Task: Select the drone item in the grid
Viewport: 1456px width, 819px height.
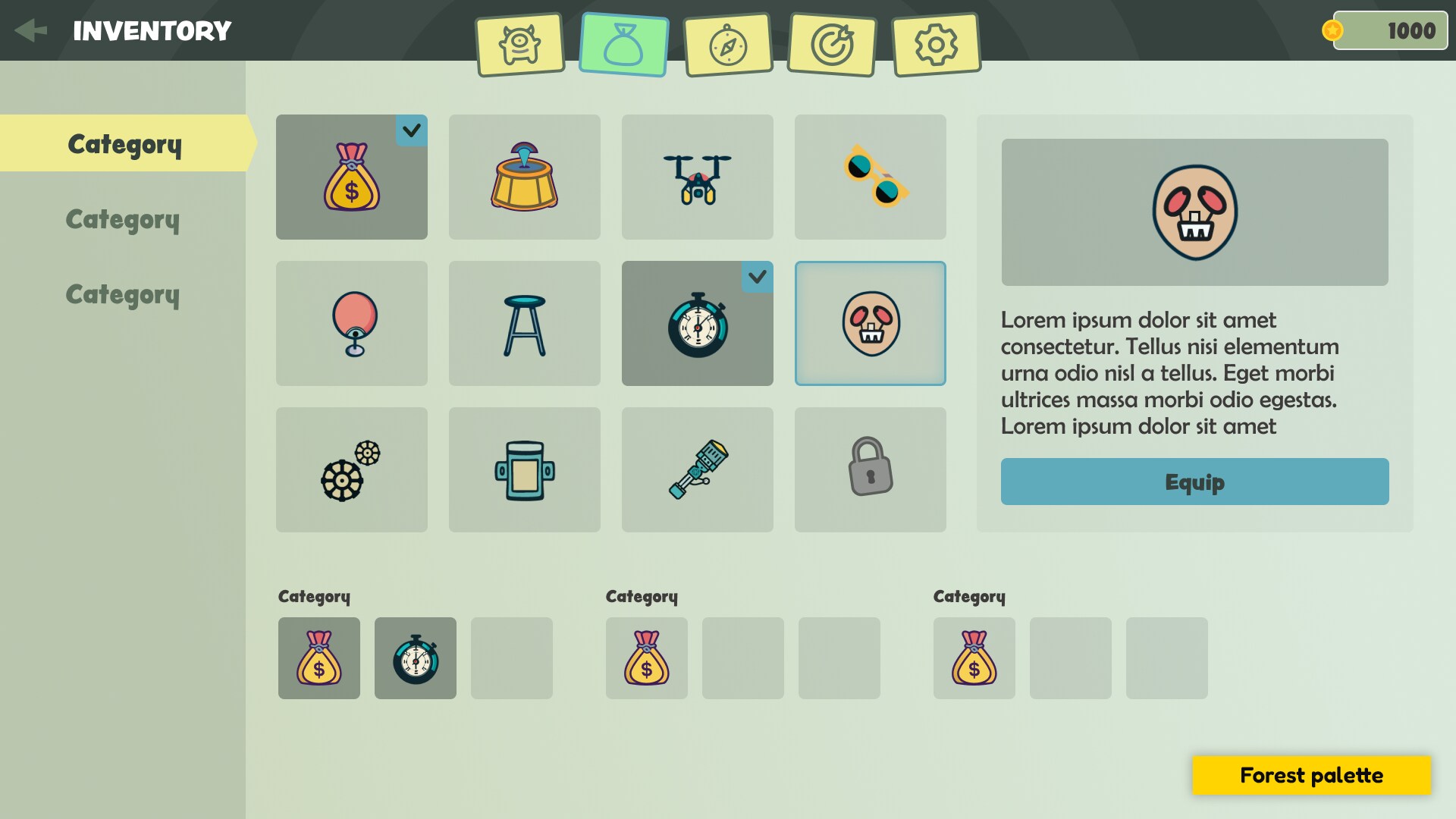Action: click(697, 176)
